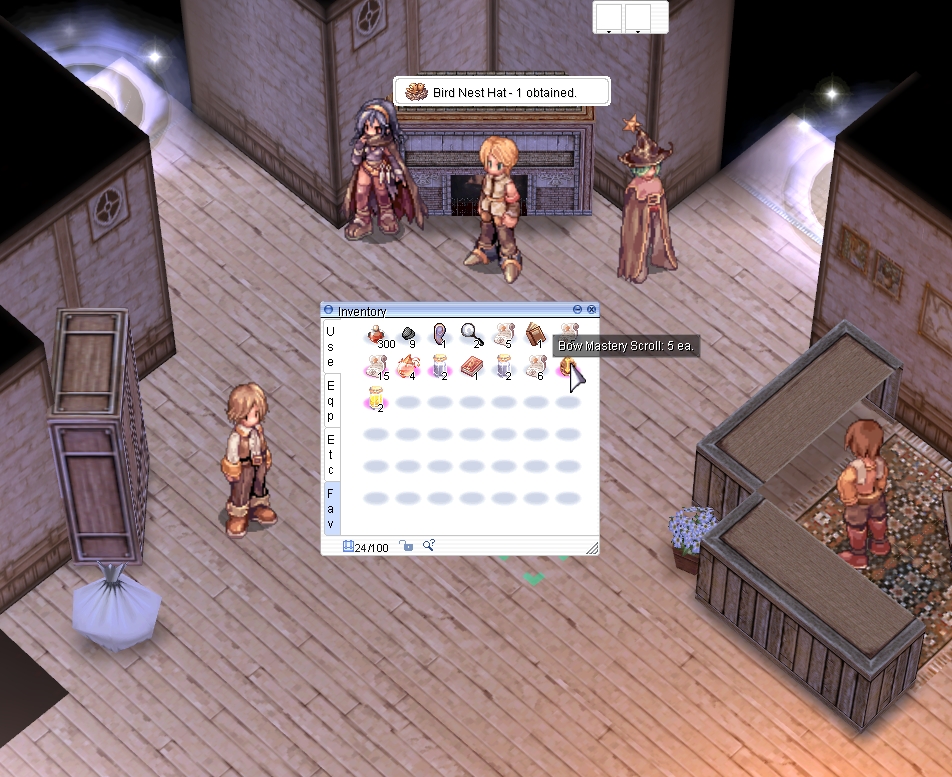Show the Etc items tab

click(x=331, y=453)
